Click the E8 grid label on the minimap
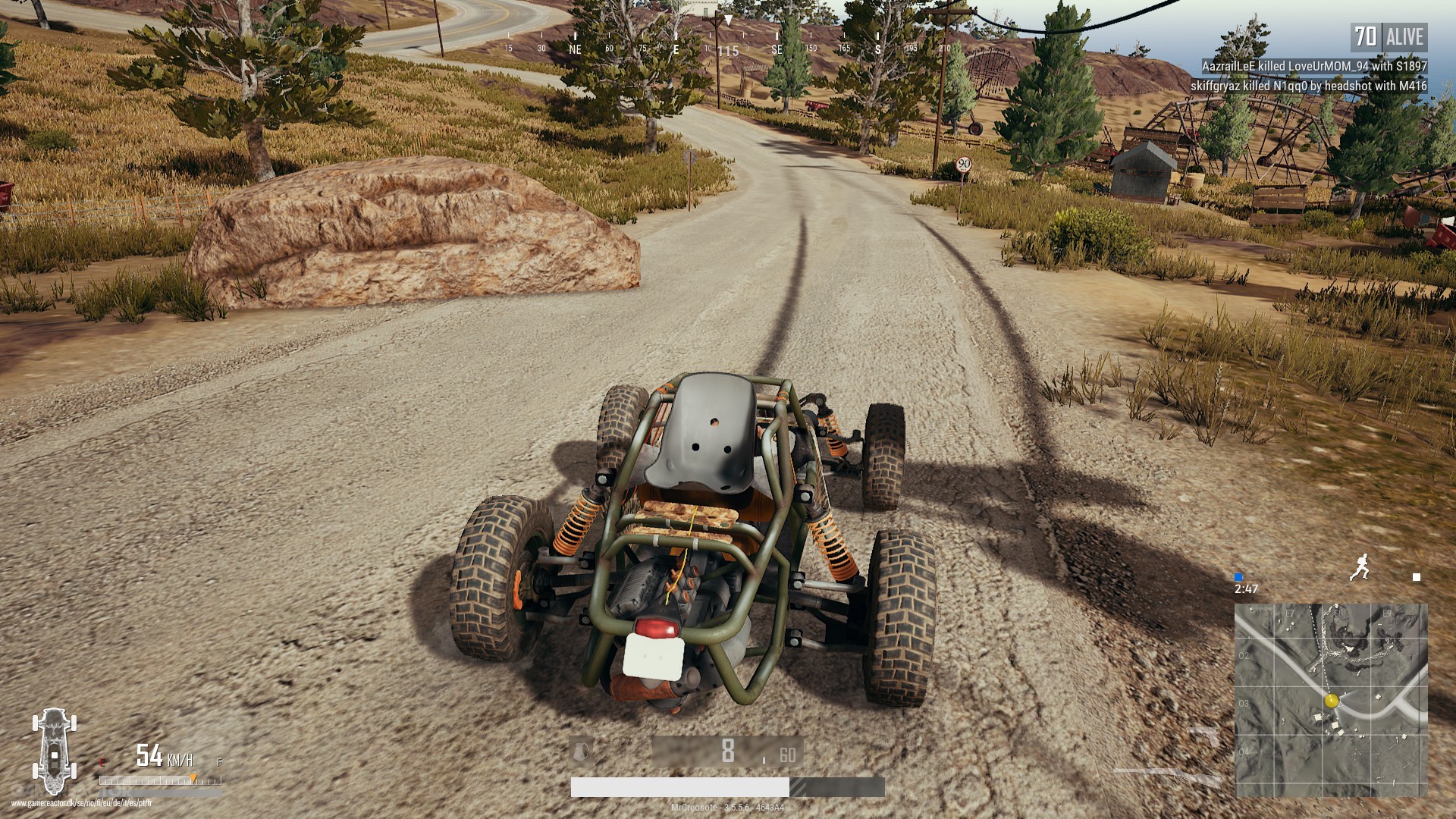Image resolution: width=1456 pixels, height=819 pixels. (x=1339, y=613)
